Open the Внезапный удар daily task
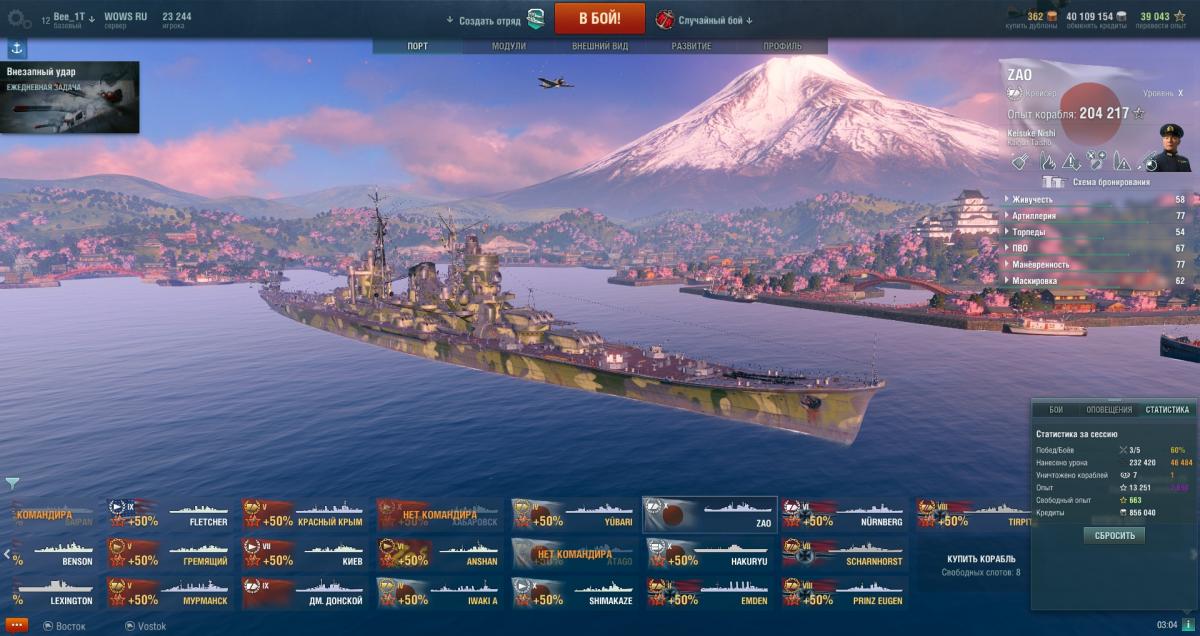1200x636 pixels. [x=70, y=97]
